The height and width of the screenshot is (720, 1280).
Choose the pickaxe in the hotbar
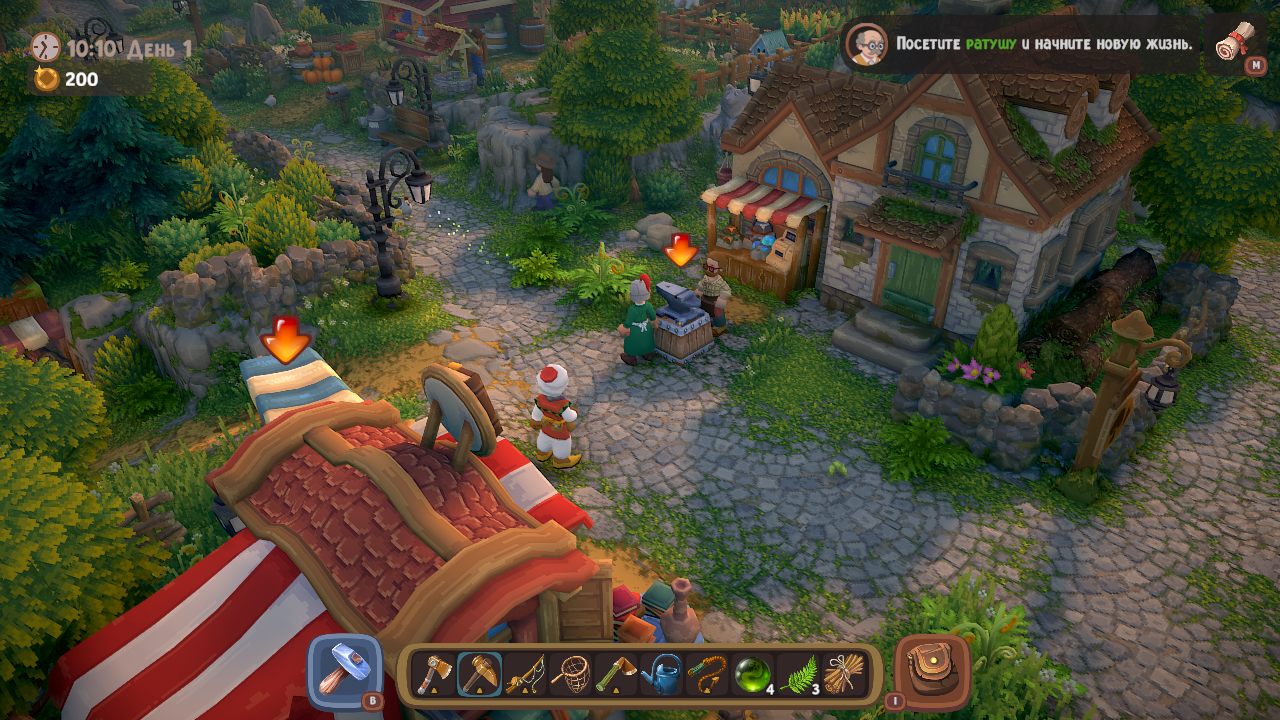coord(480,674)
